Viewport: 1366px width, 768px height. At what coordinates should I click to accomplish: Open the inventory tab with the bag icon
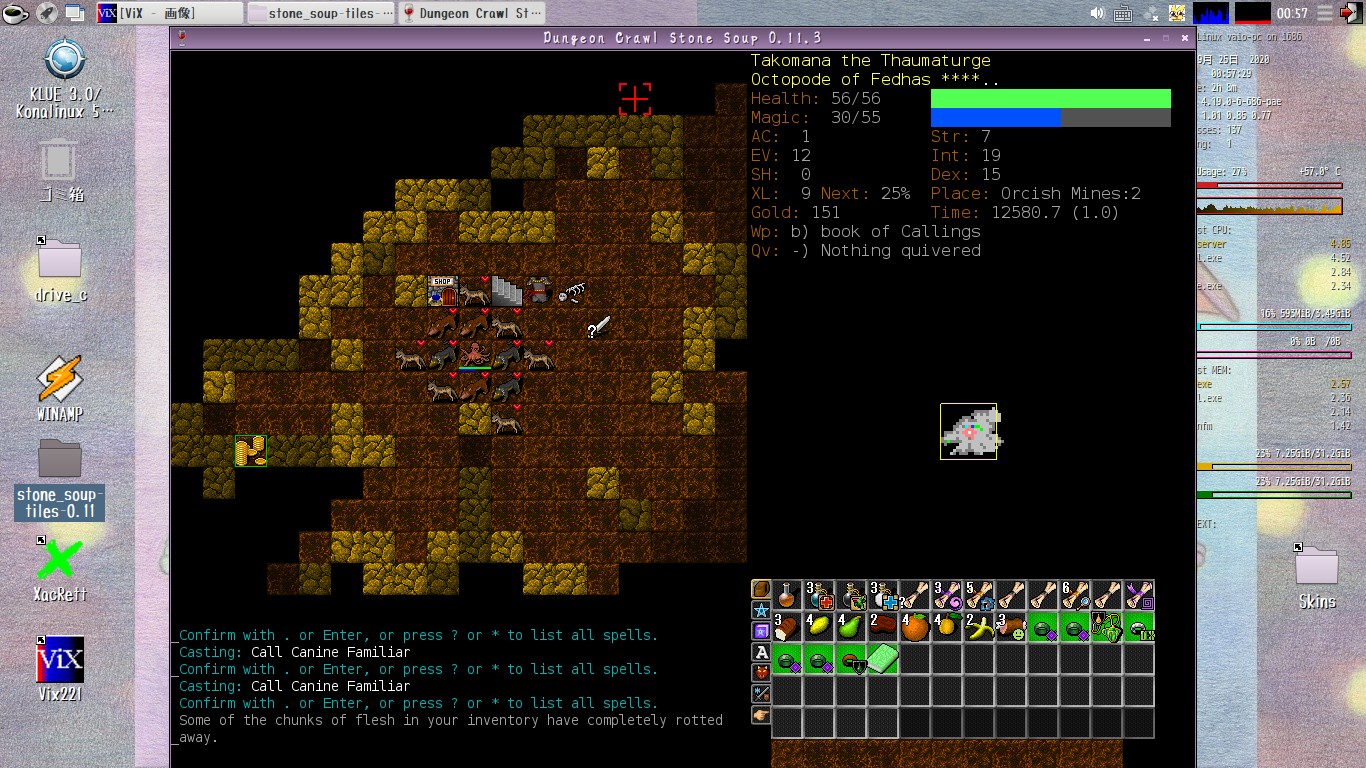[x=761, y=589]
